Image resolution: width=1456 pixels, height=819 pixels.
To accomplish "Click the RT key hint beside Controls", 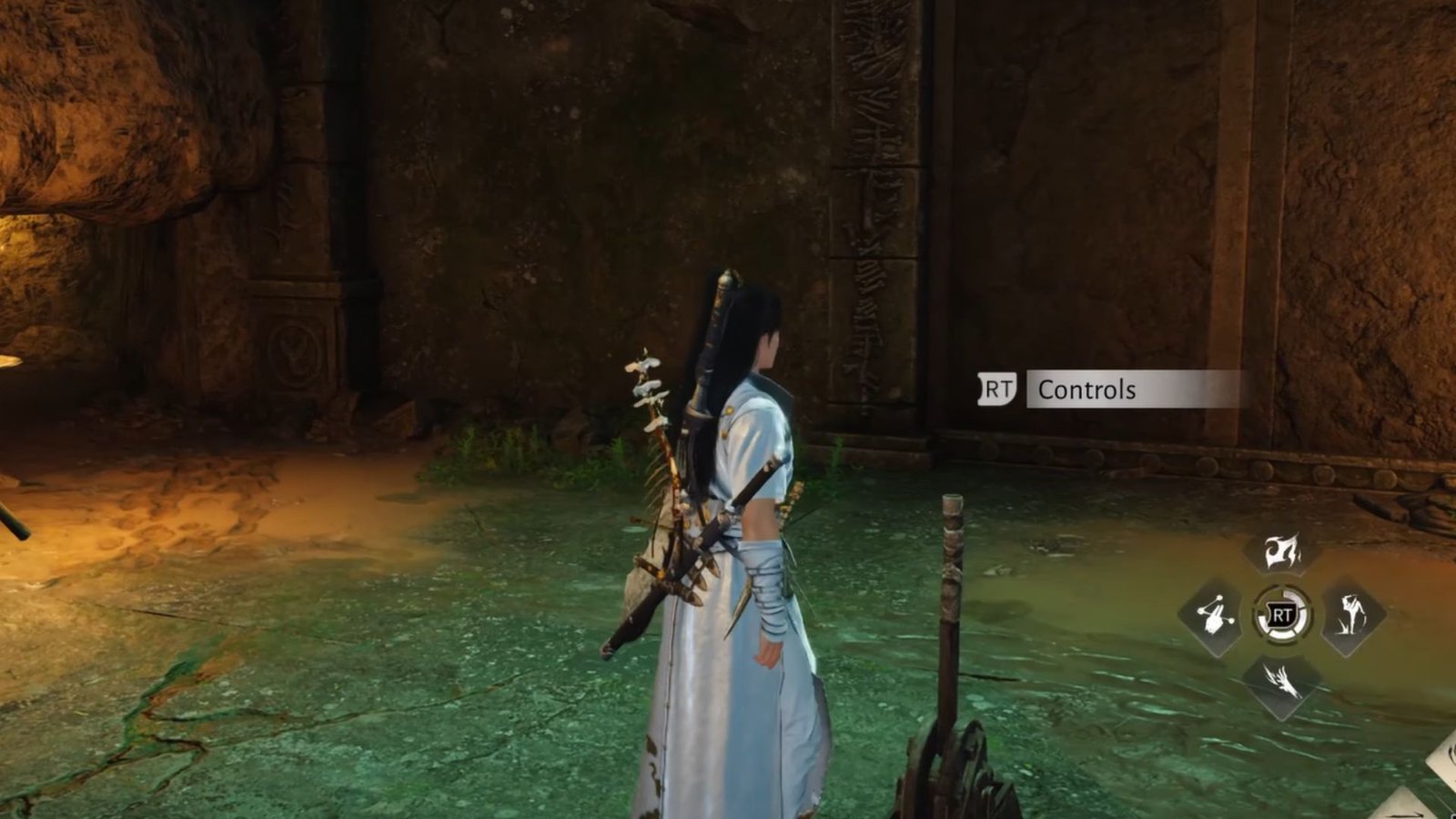I will click(999, 387).
